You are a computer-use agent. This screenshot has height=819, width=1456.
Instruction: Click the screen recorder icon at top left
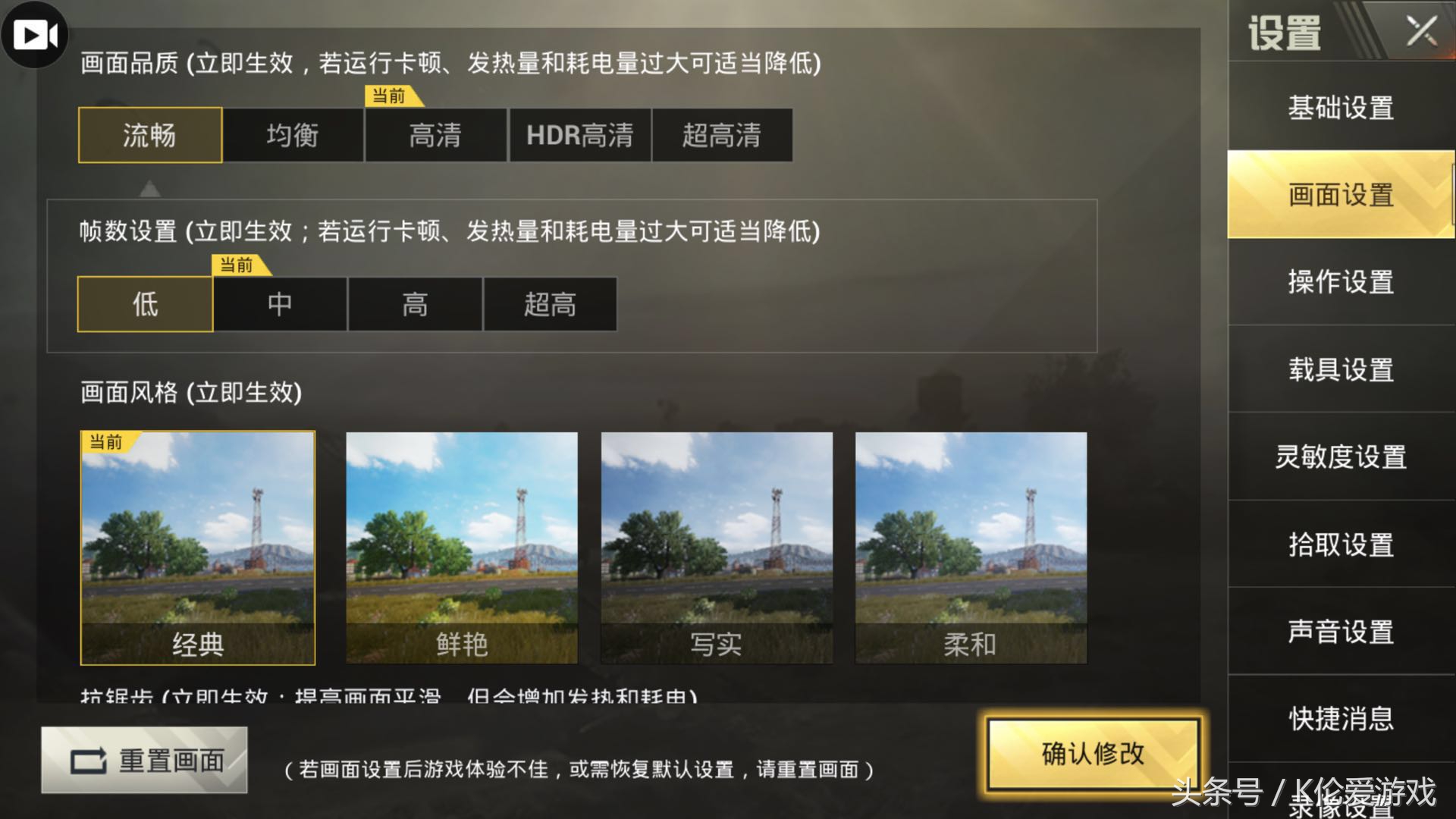35,35
